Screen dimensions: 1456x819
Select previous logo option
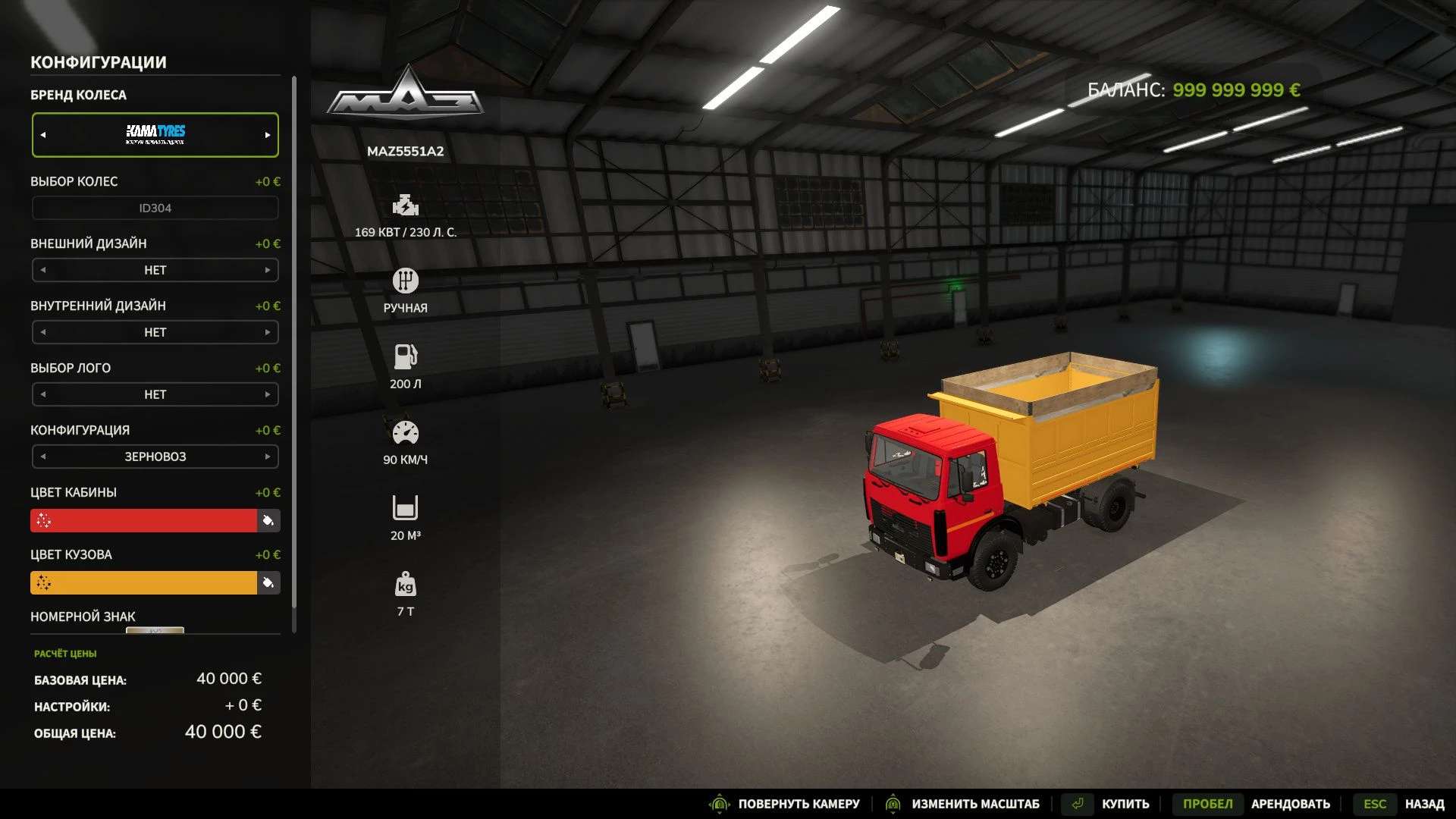click(x=43, y=394)
